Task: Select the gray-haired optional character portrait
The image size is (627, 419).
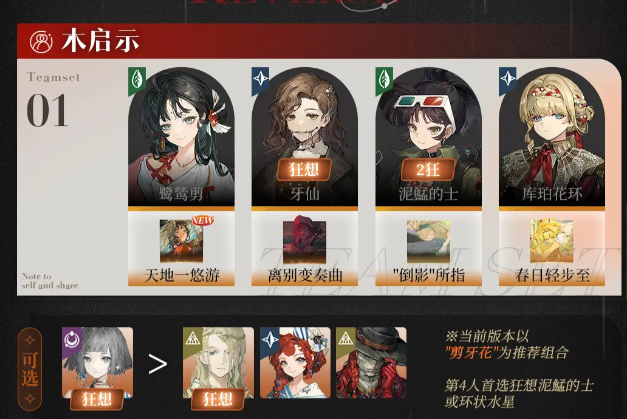Action: (x=97, y=362)
